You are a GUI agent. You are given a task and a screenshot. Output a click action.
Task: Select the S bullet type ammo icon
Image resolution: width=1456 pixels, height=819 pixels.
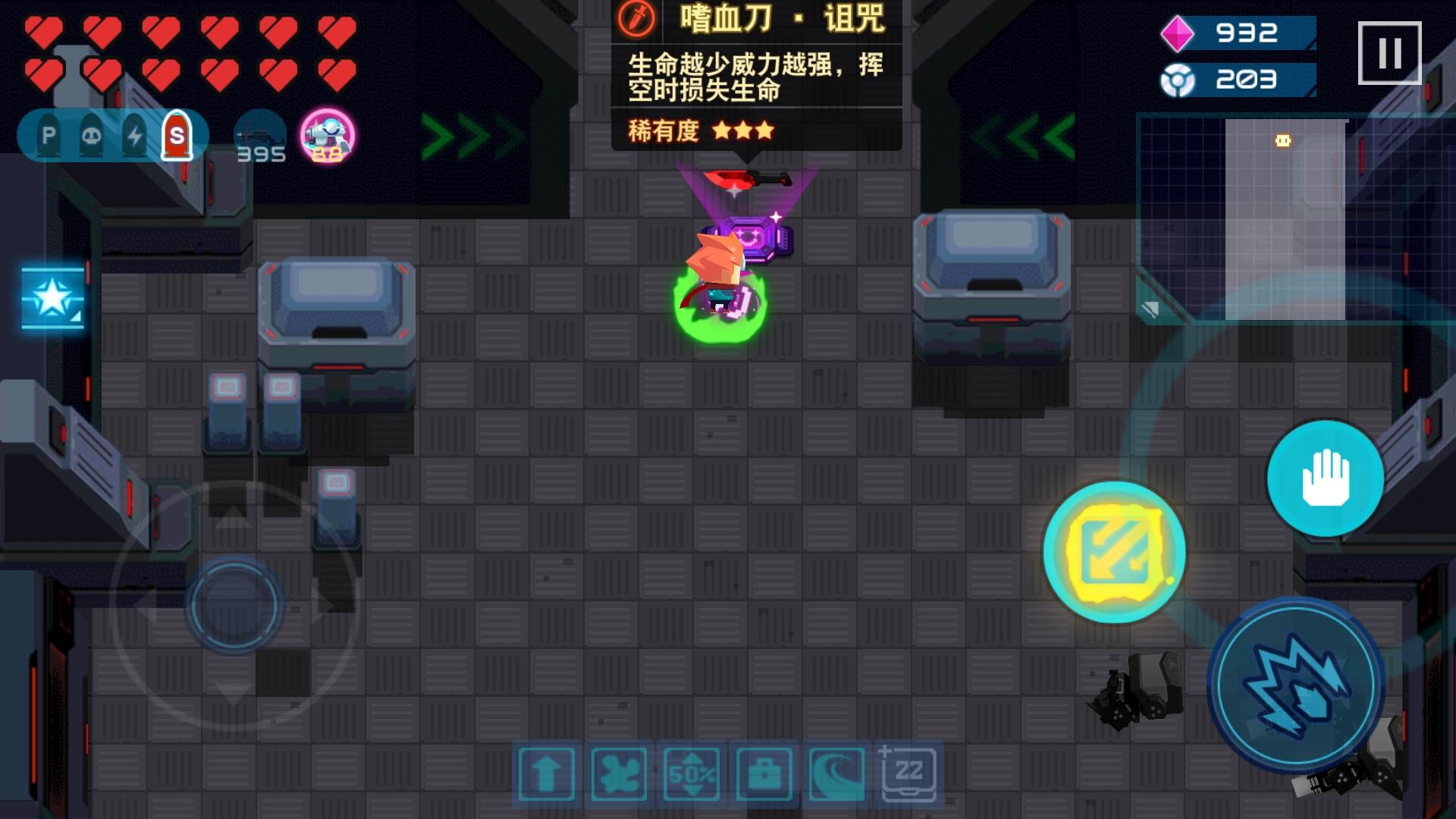[176, 135]
